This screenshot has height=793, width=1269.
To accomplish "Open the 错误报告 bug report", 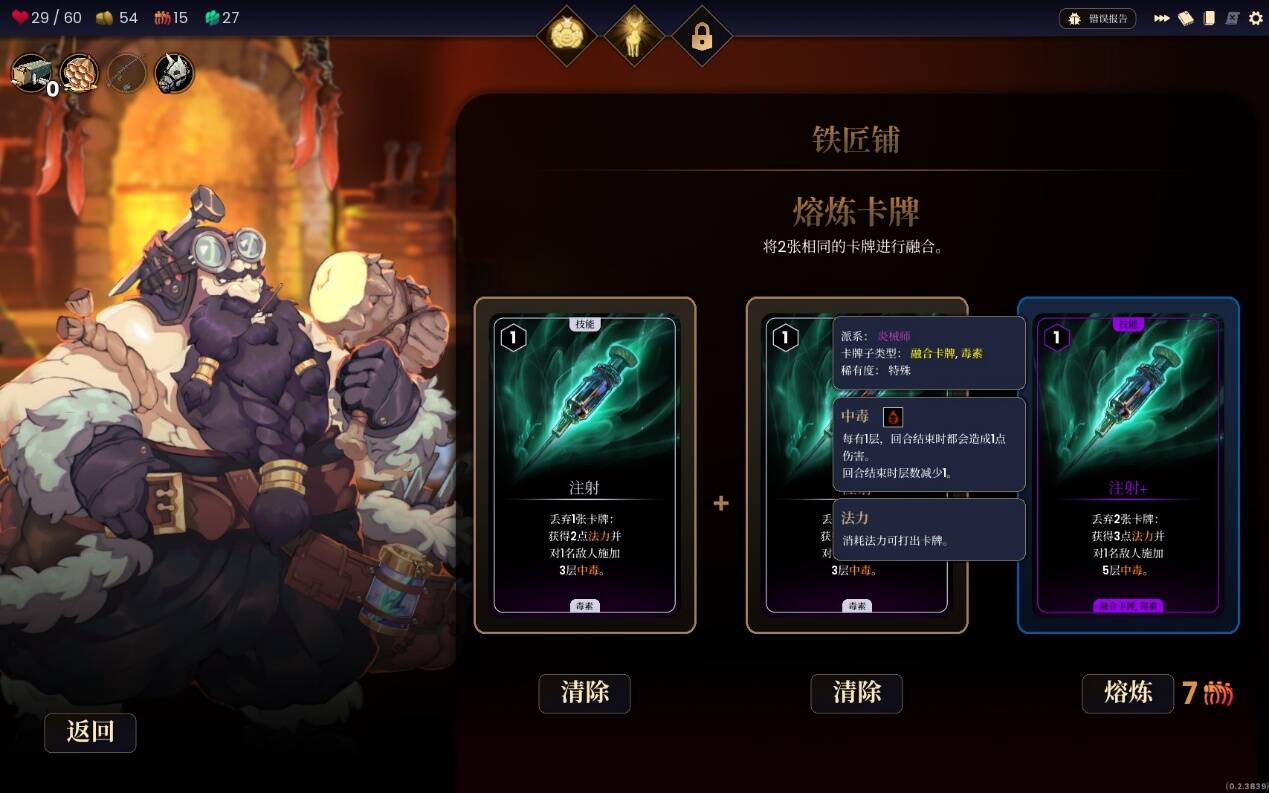I will [x=1098, y=18].
